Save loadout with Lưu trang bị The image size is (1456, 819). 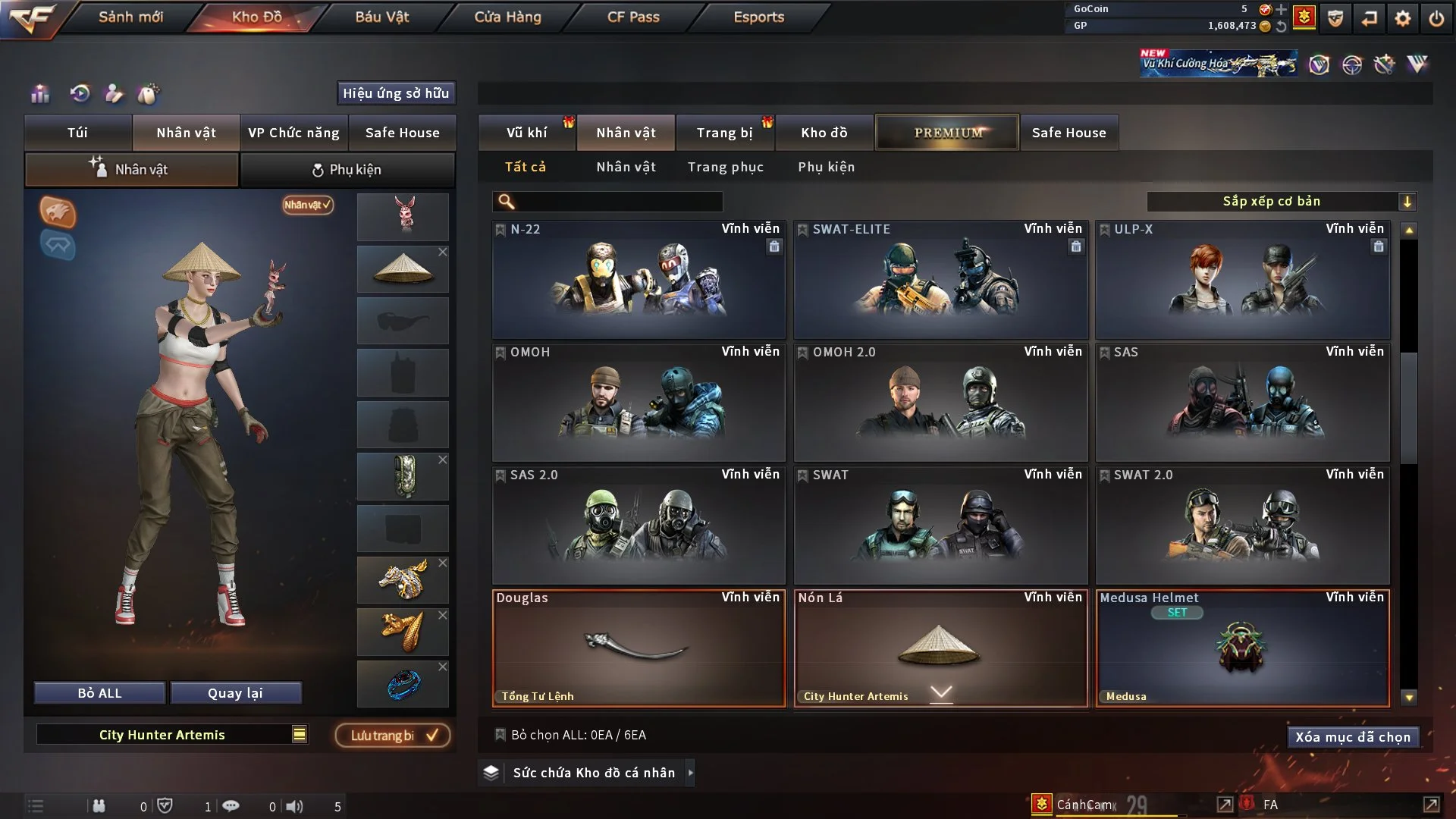pos(392,736)
